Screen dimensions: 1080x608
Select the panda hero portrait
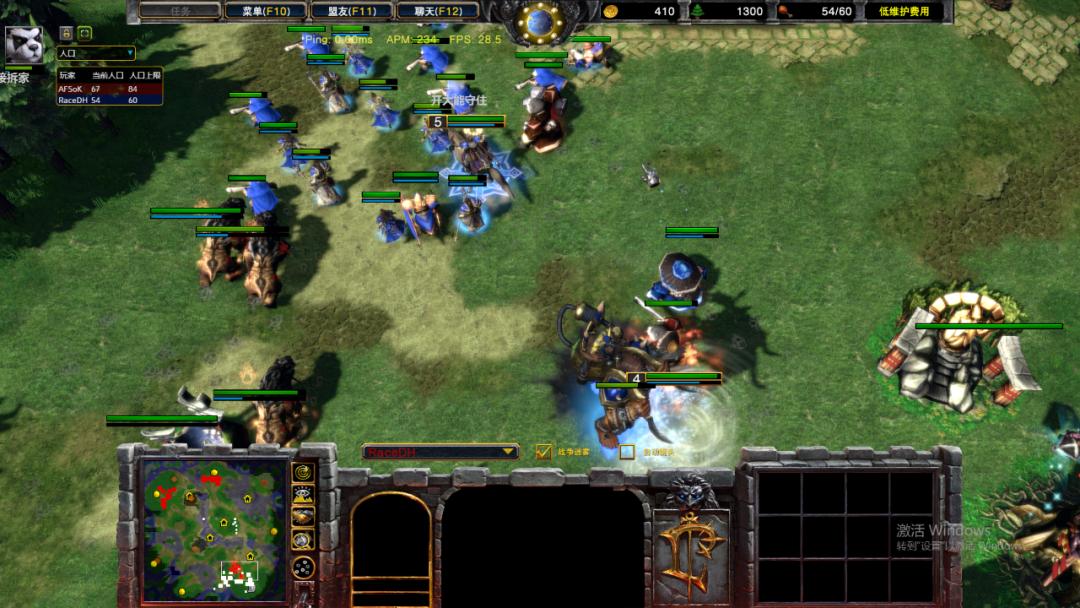point(23,44)
